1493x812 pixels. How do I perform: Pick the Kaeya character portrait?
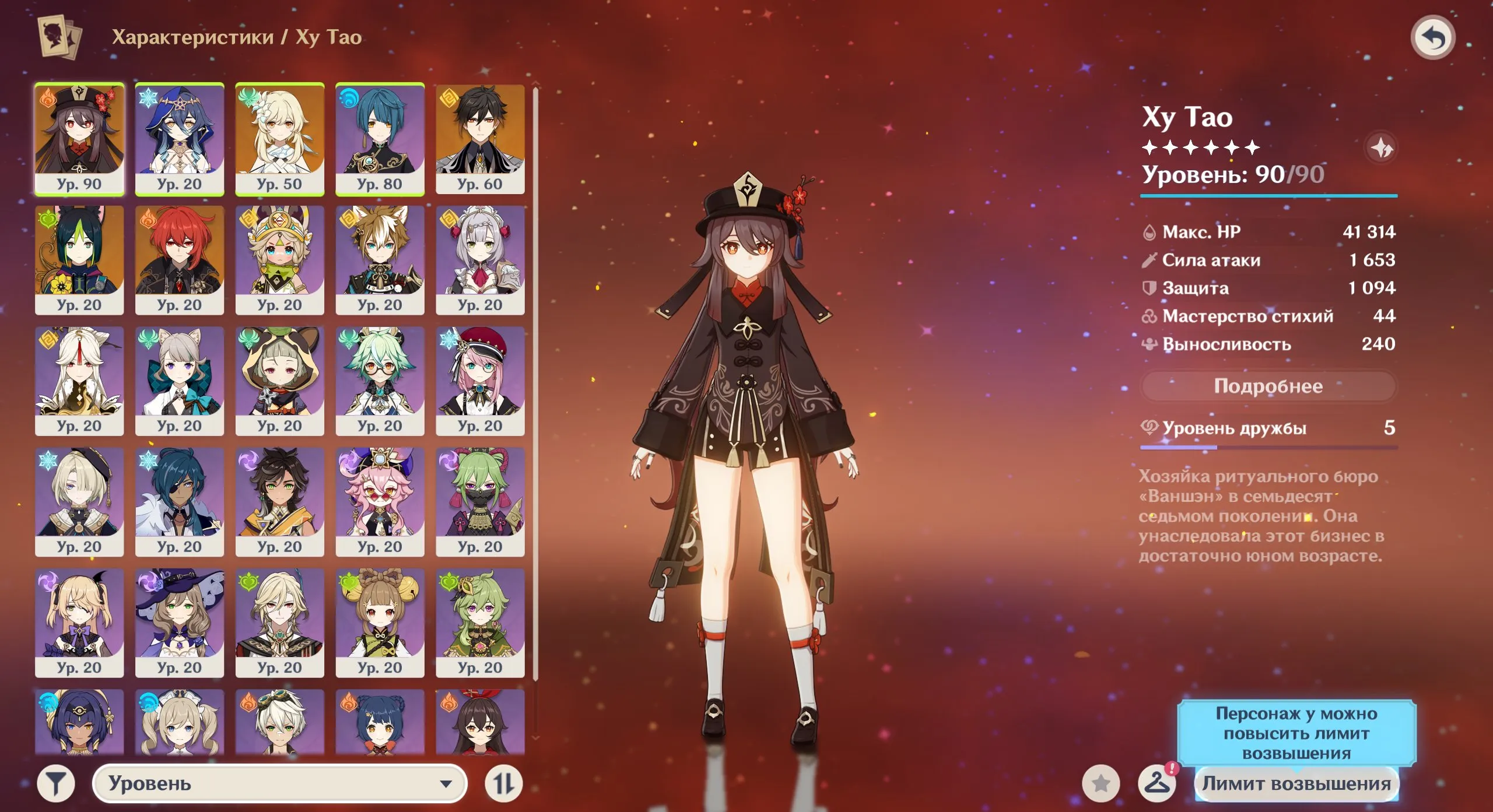pos(180,501)
